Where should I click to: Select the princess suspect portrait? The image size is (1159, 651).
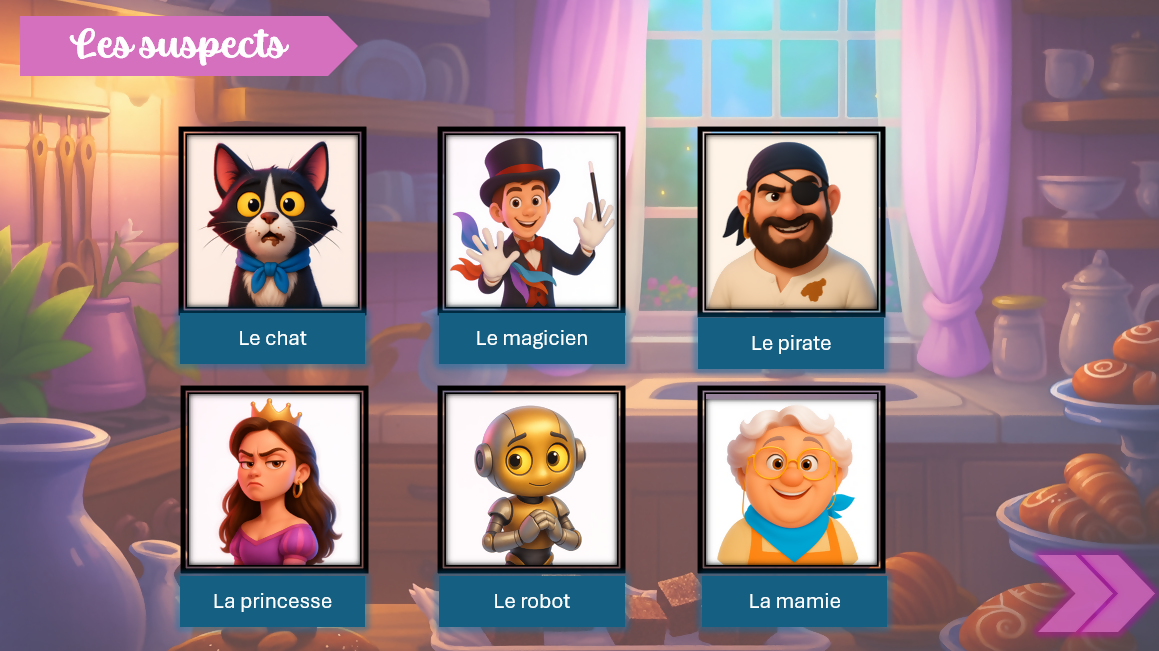tap(273, 479)
